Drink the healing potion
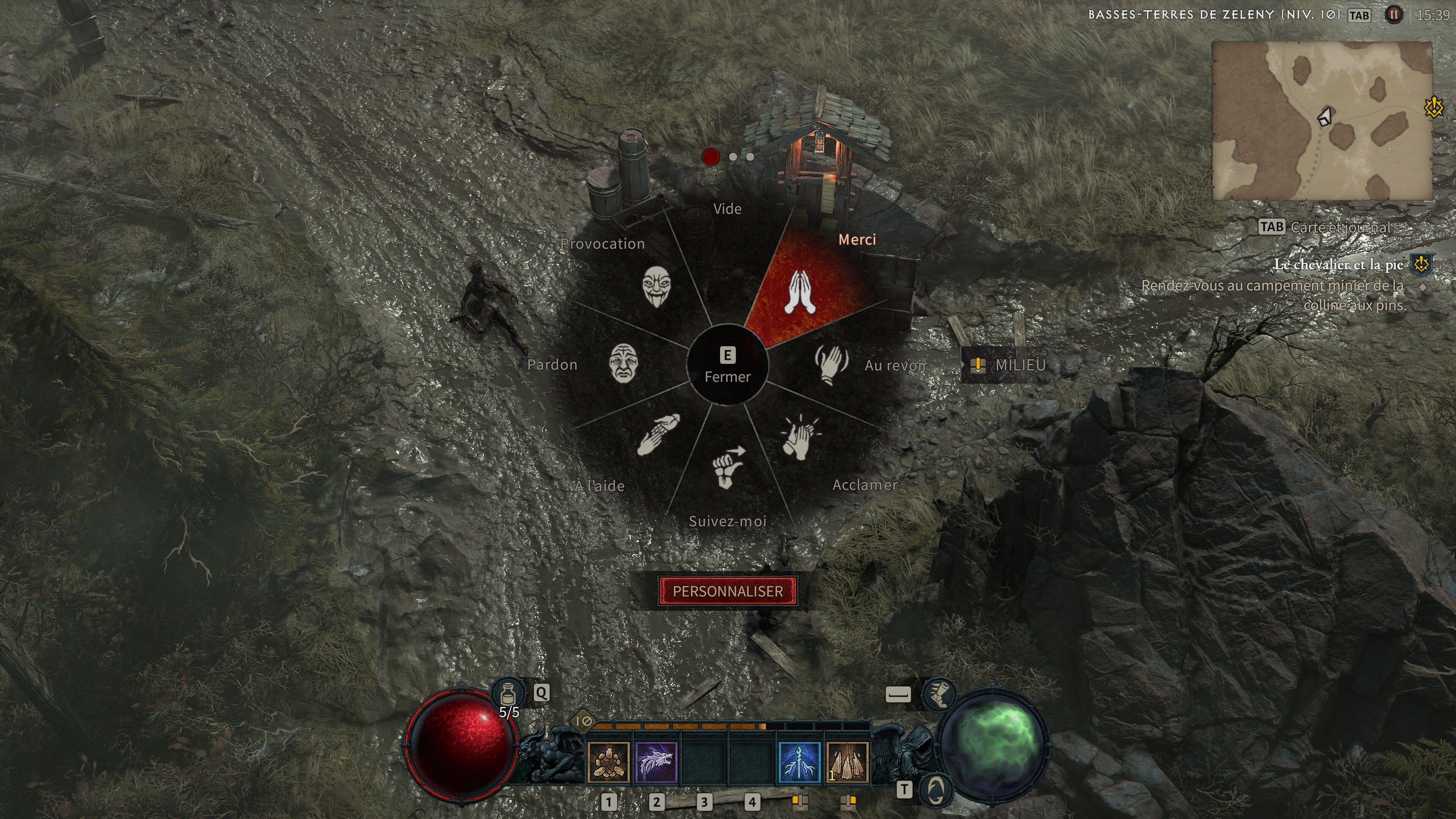The height and width of the screenshot is (819, 1456). [508, 693]
